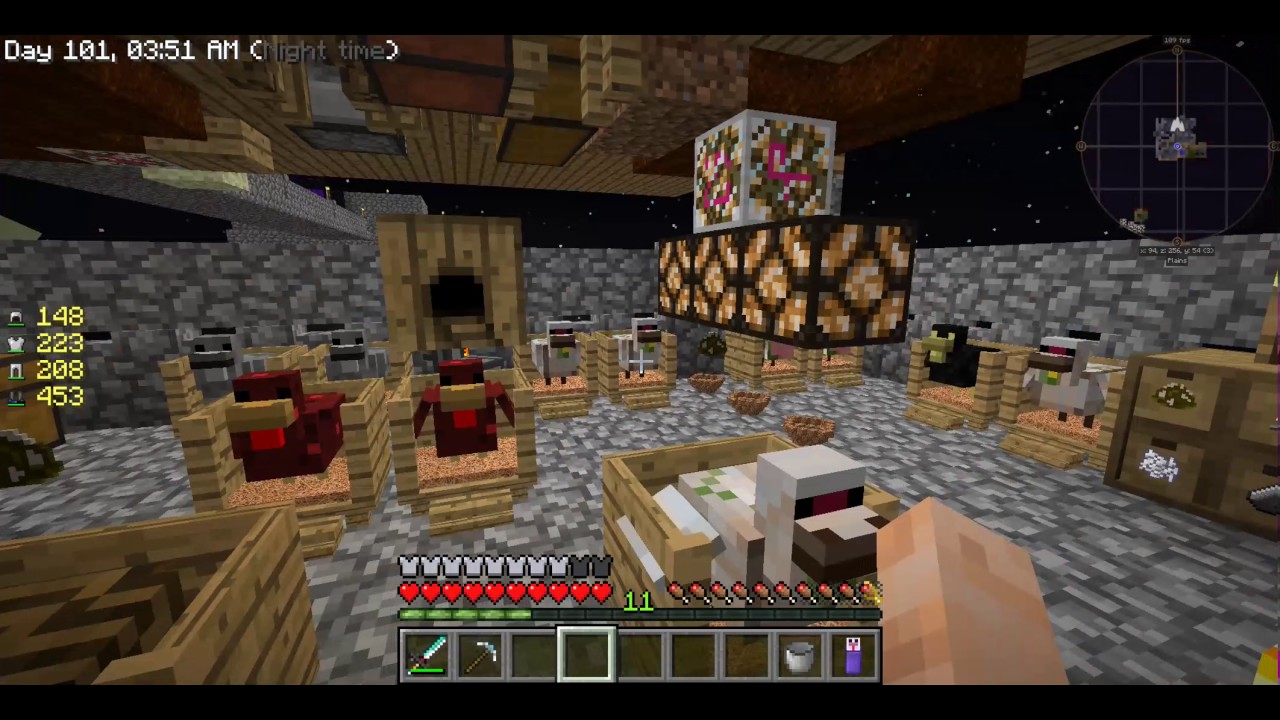Open the minimap circle for waypoint details

coord(1176,146)
